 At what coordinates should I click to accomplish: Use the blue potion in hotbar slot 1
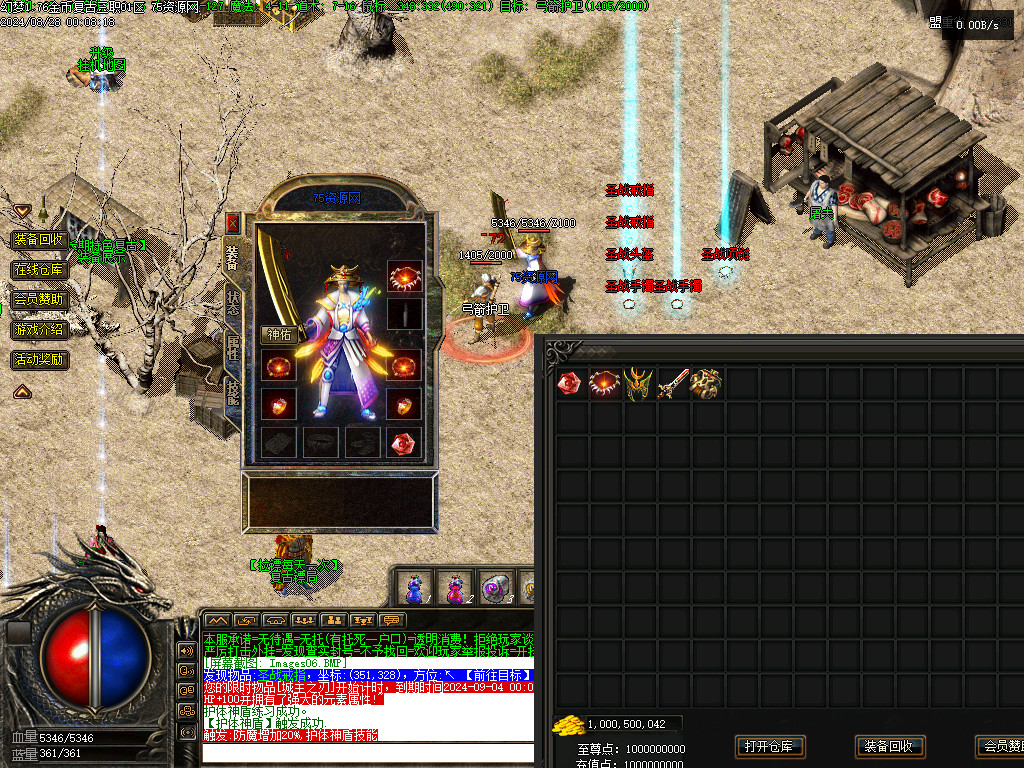(x=415, y=587)
